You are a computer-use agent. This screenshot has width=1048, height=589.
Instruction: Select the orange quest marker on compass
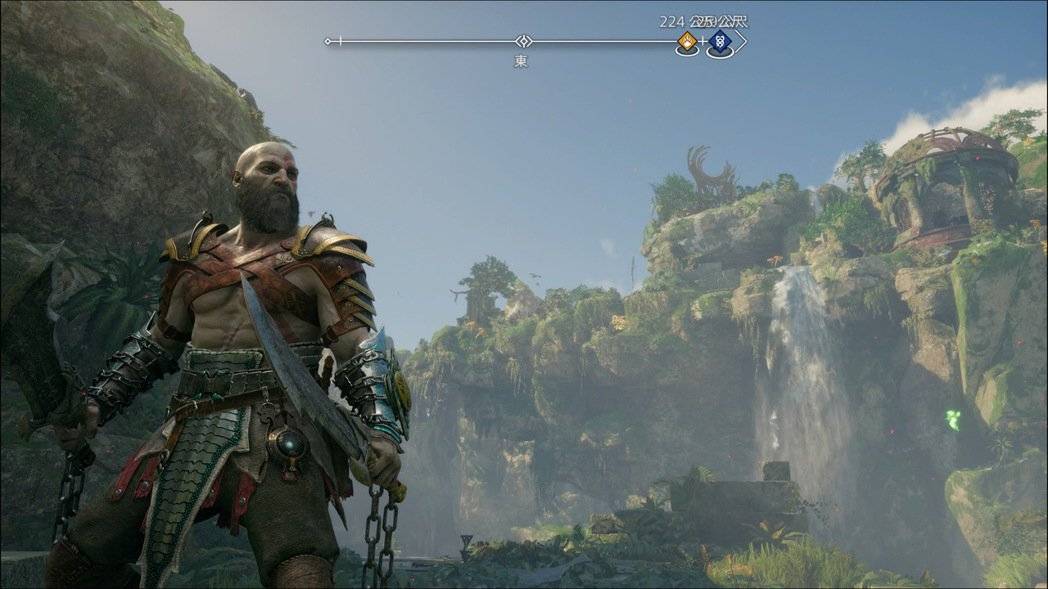(687, 41)
